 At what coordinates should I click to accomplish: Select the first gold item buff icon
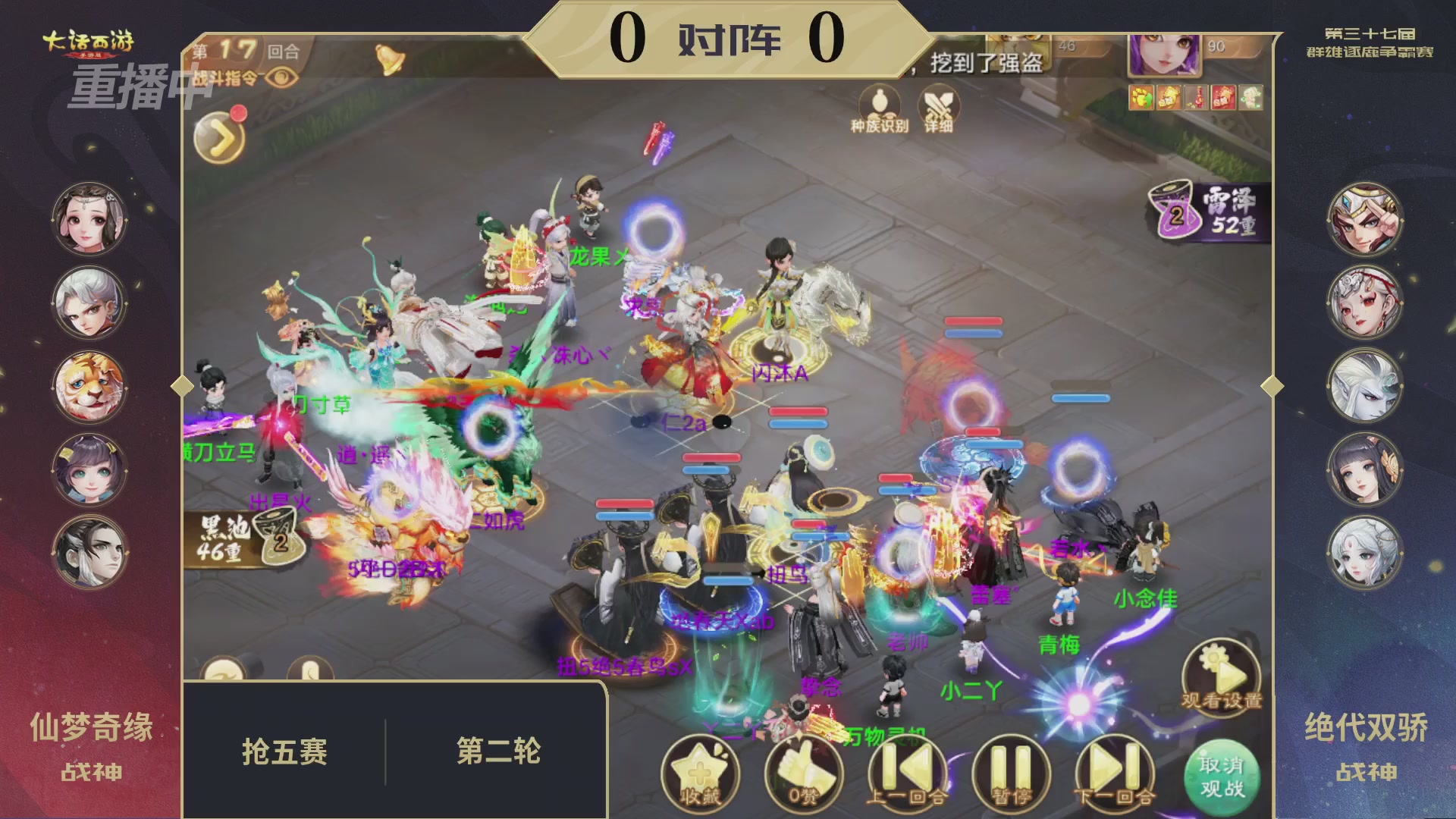[1142, 97]
